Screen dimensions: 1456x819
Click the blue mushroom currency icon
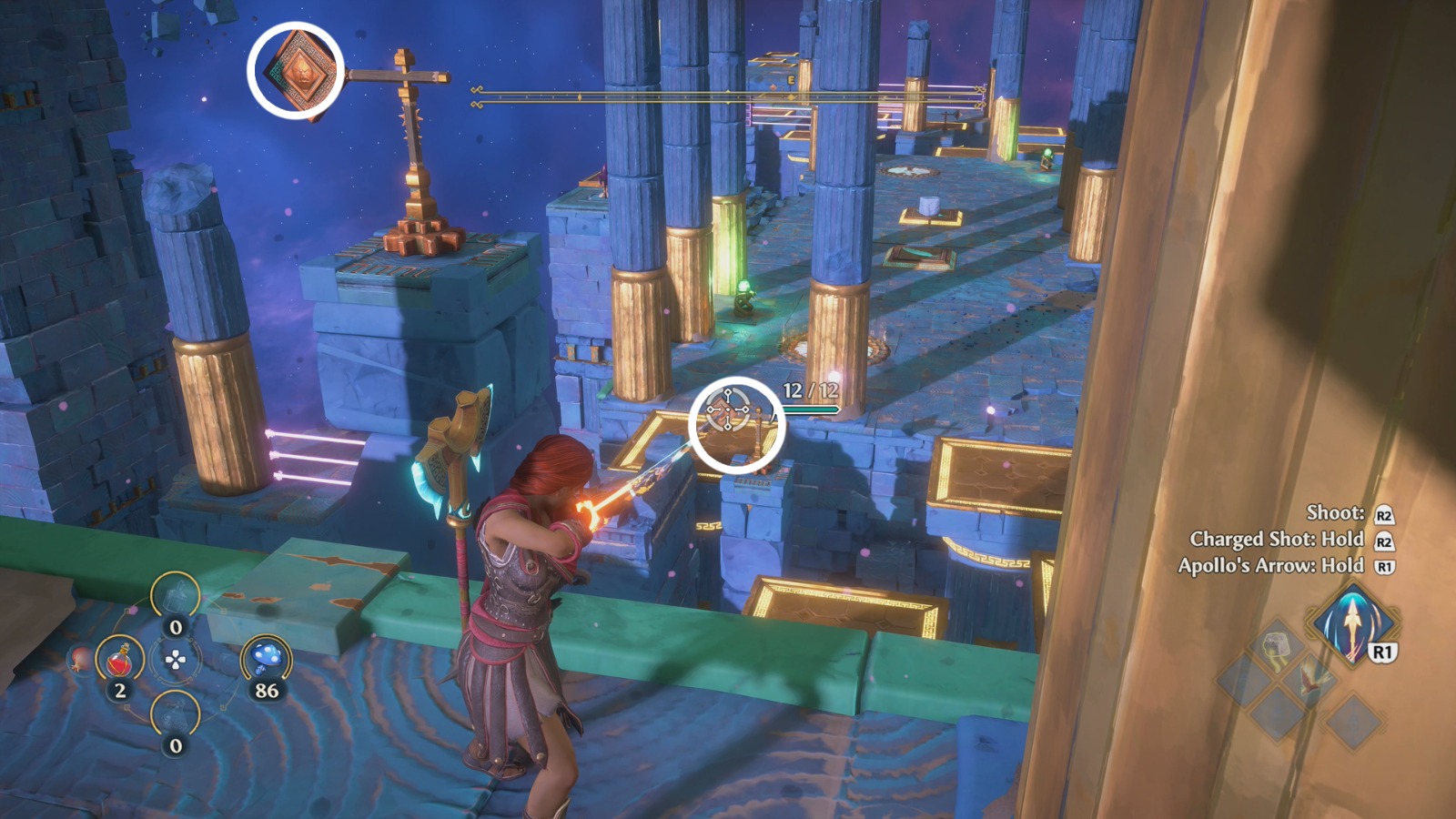tap(265, 658)
